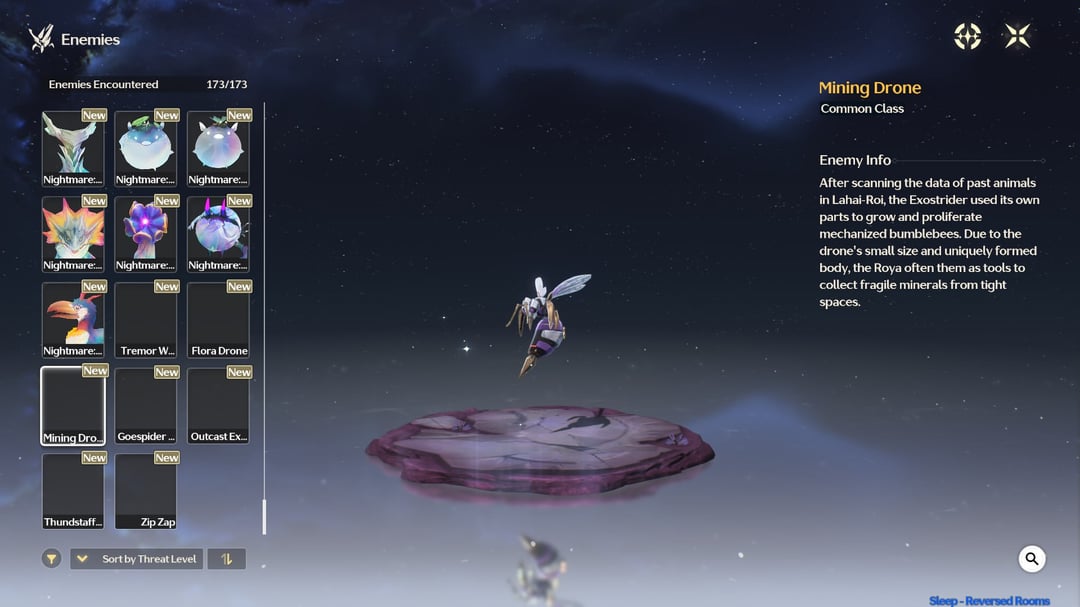Open the Goespider enemy entry

(146, 405)
